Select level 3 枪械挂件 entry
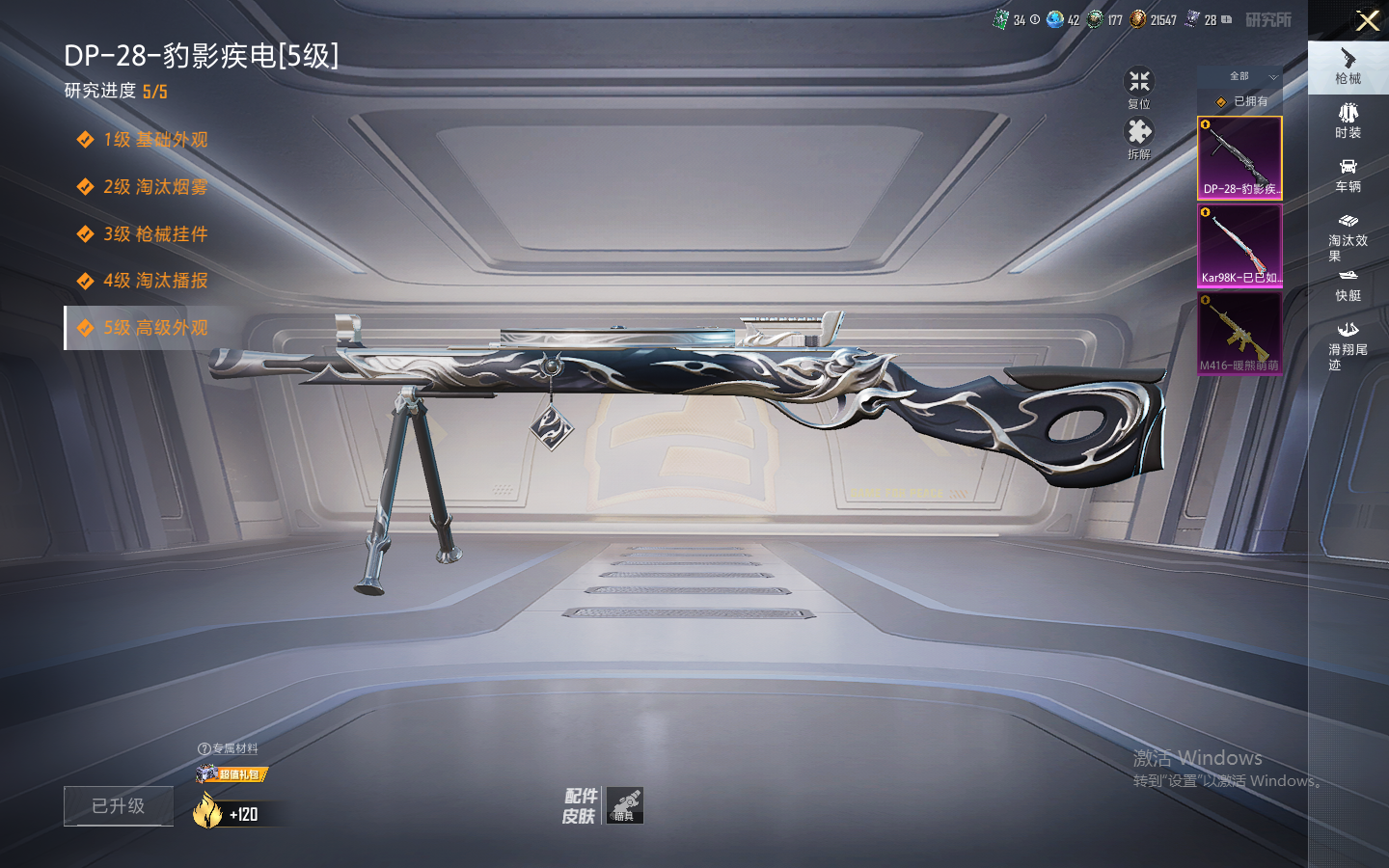 tap(154, 234)
